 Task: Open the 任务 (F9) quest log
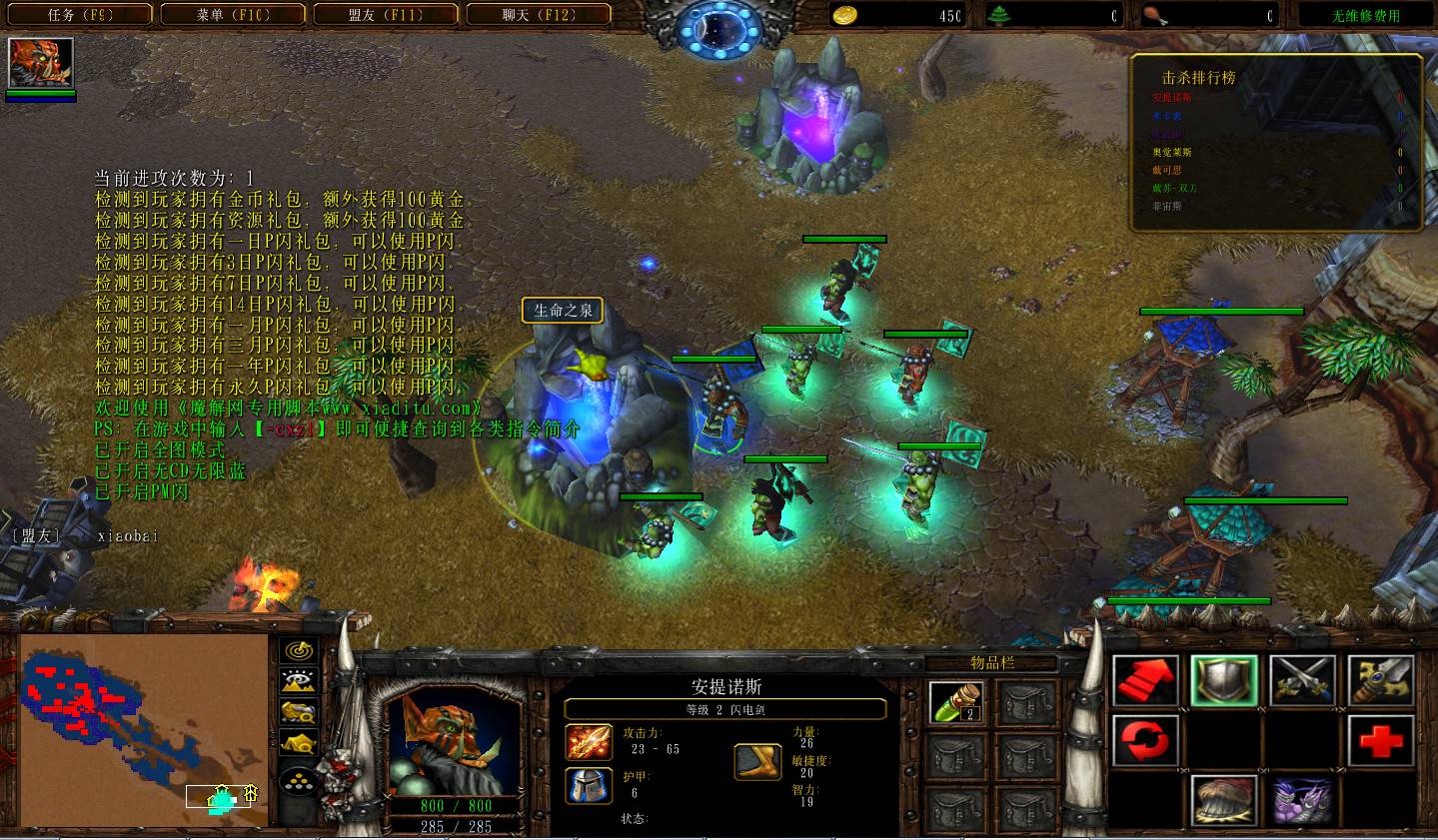82,15
